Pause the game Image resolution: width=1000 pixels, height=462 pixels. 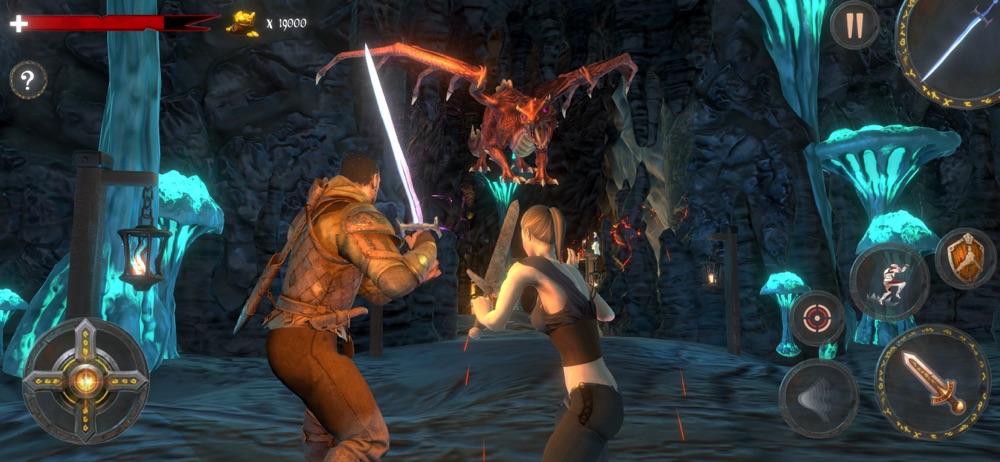point(854,26)
